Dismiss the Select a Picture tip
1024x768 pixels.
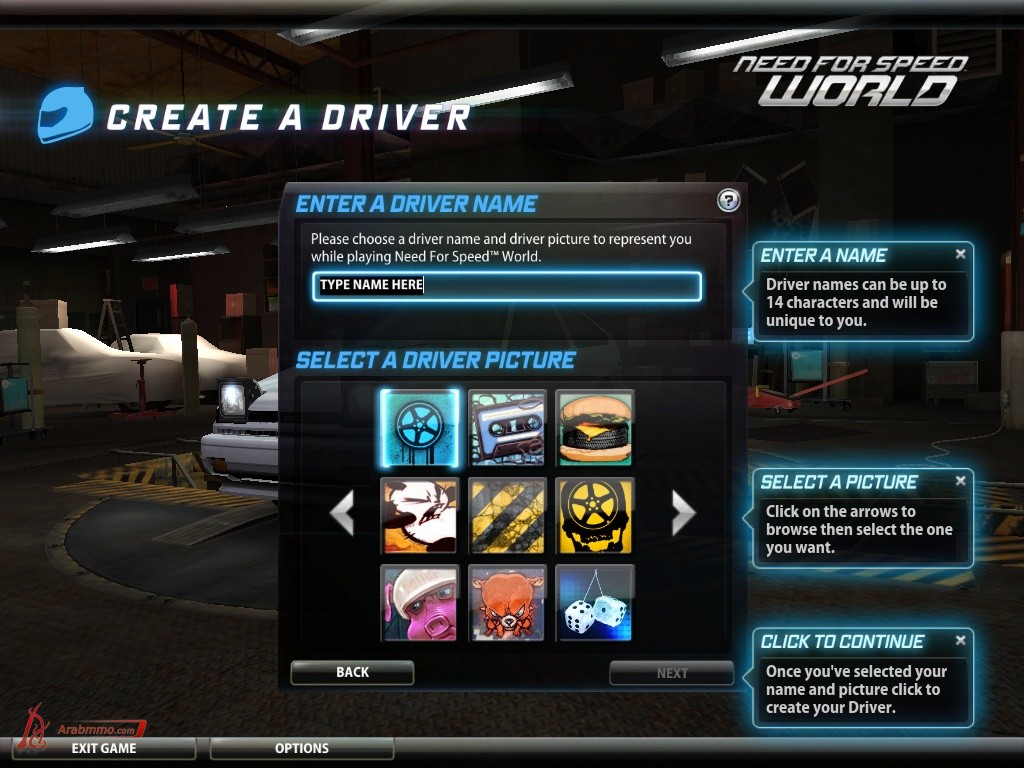961,481
